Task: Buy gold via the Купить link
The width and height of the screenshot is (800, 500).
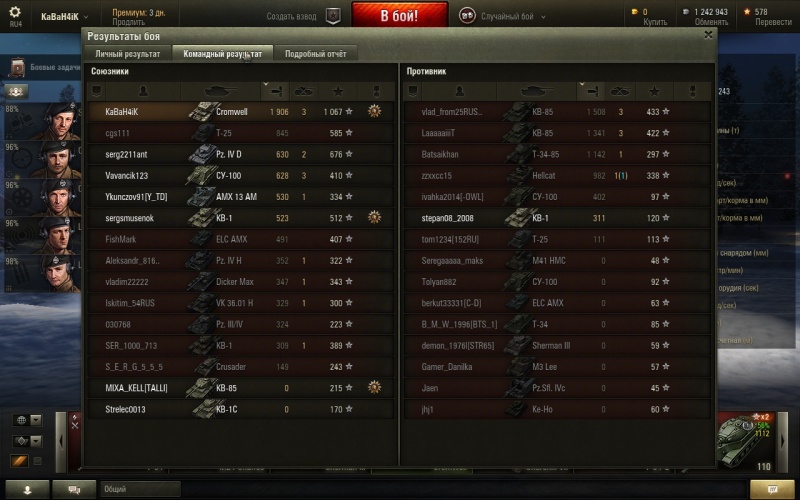Action: [x=655, y=22]
